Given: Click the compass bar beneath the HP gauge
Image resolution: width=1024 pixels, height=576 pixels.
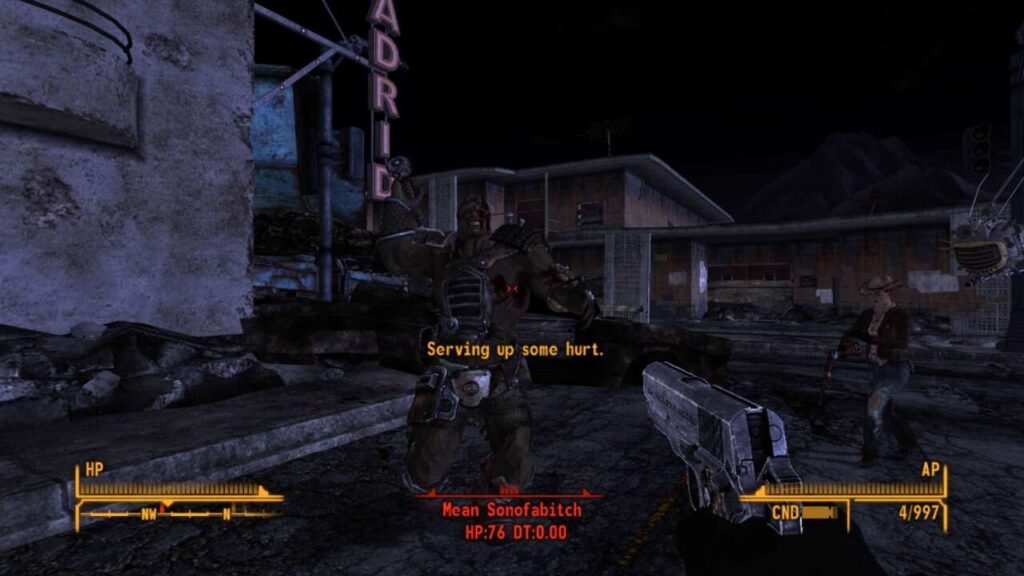Looking at the screenshot, I should 180,514.
